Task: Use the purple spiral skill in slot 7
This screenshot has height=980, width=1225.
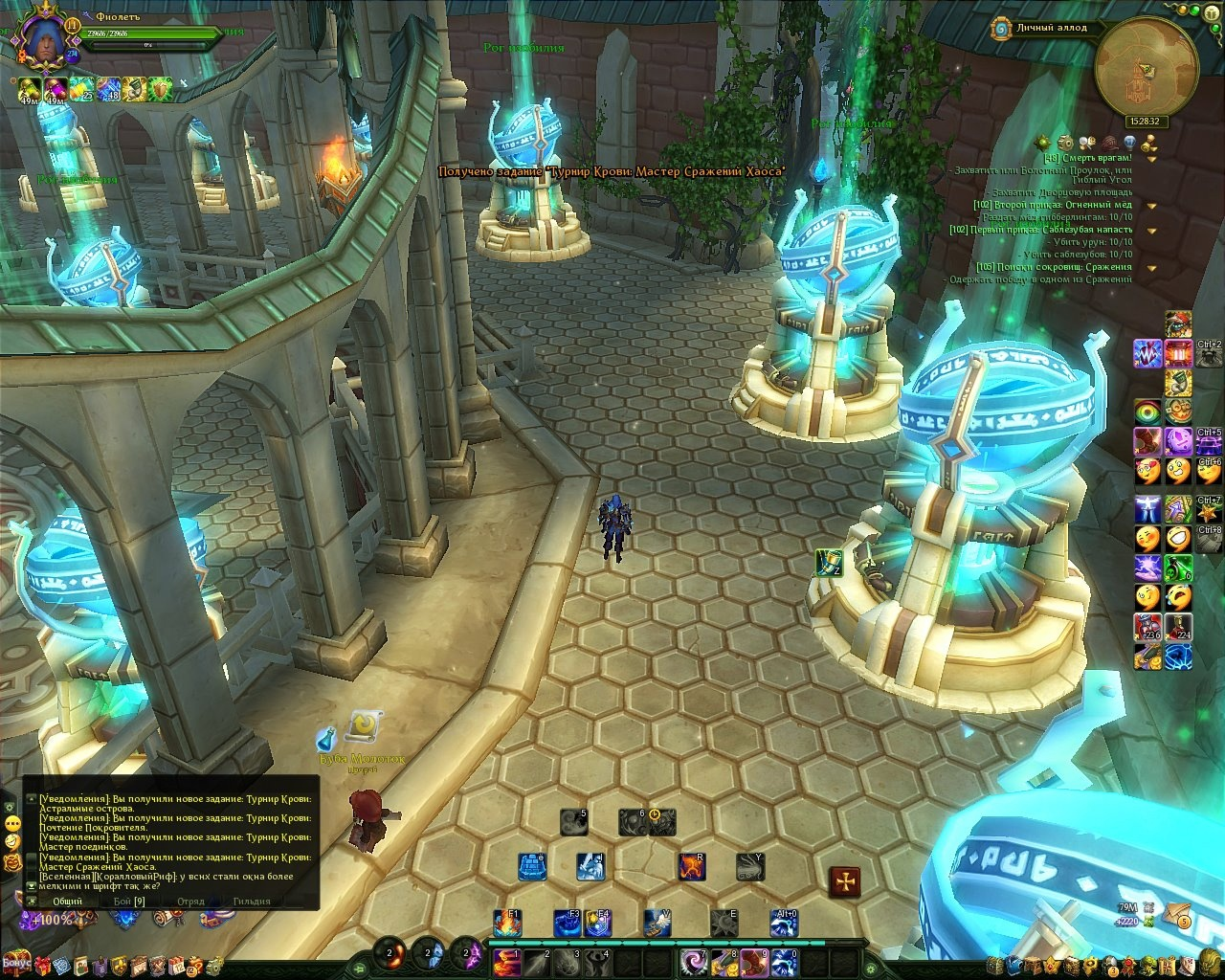Action: tap(695, 961)
